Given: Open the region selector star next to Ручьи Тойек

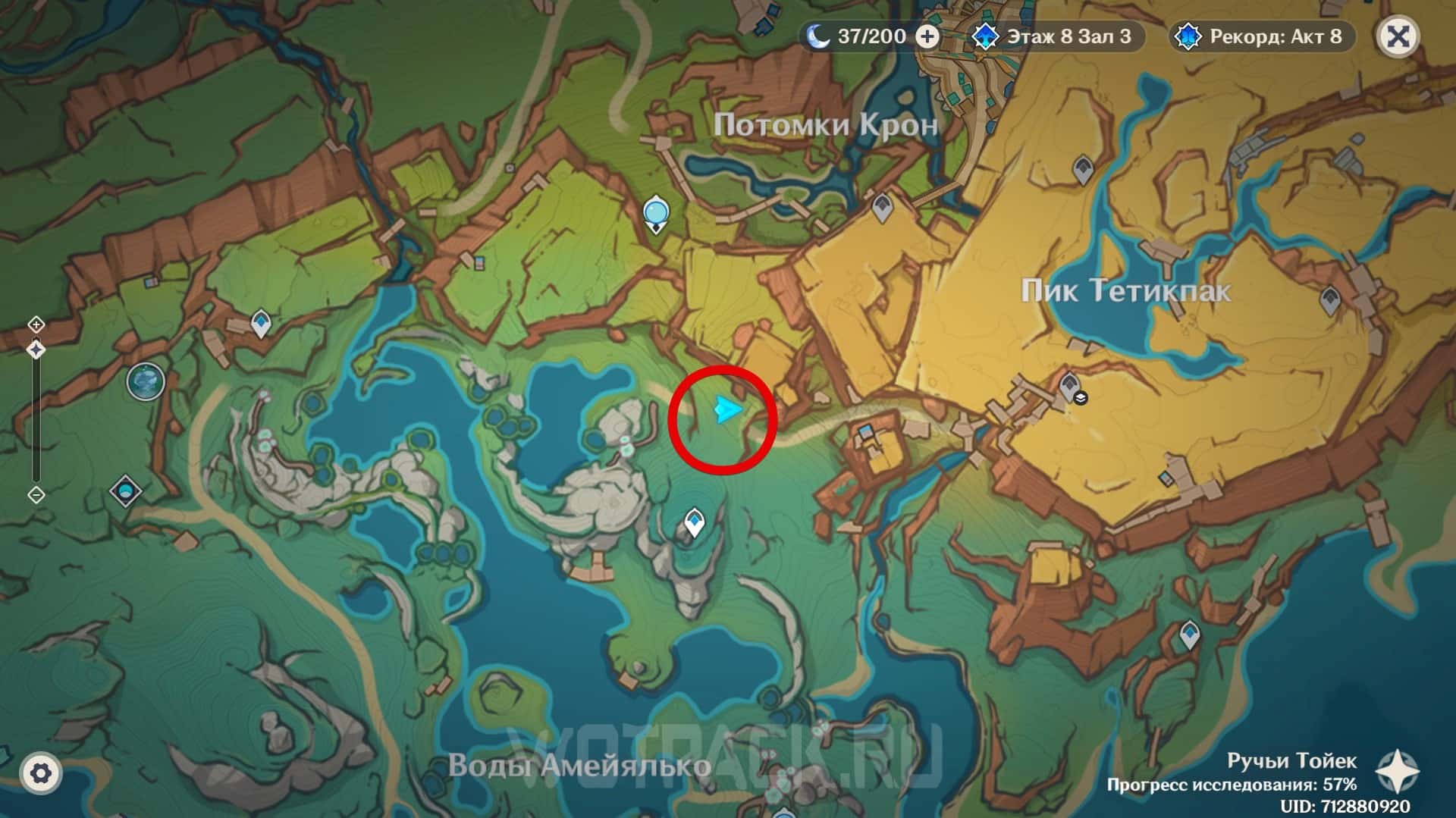Looking at the screenshot, I should (1398, 772).
